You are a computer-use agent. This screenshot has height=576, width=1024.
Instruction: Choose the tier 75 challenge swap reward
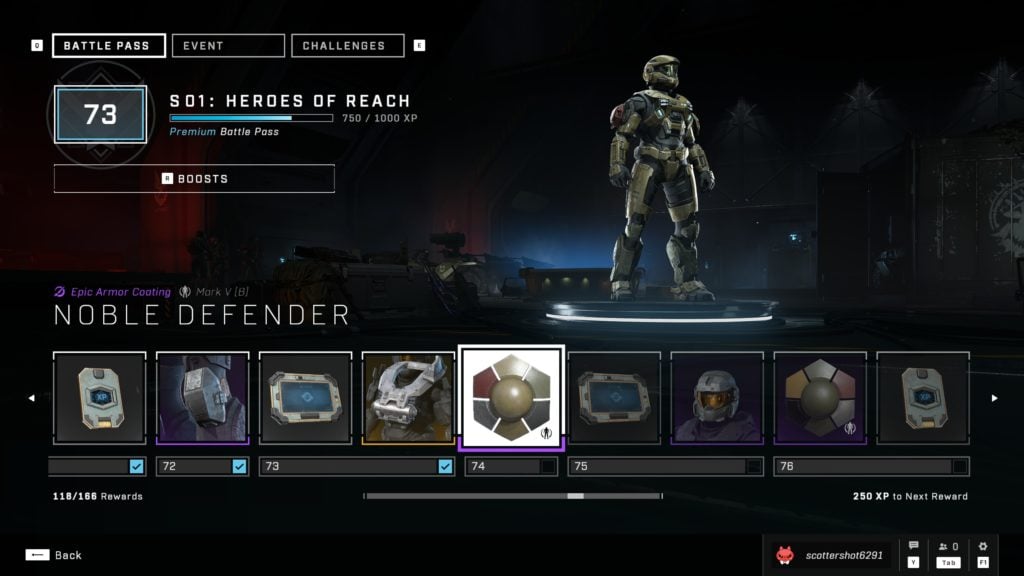(x=613, y=397)
